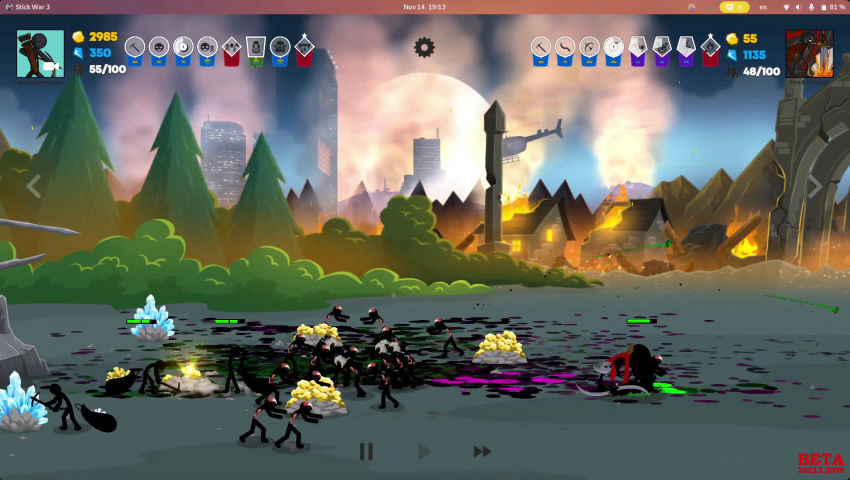The height and width of the screenshot is (480, 850).
Task: Select the left player's star-topped red banner icon
Action: pyautogui.click(x=304, y=48)
